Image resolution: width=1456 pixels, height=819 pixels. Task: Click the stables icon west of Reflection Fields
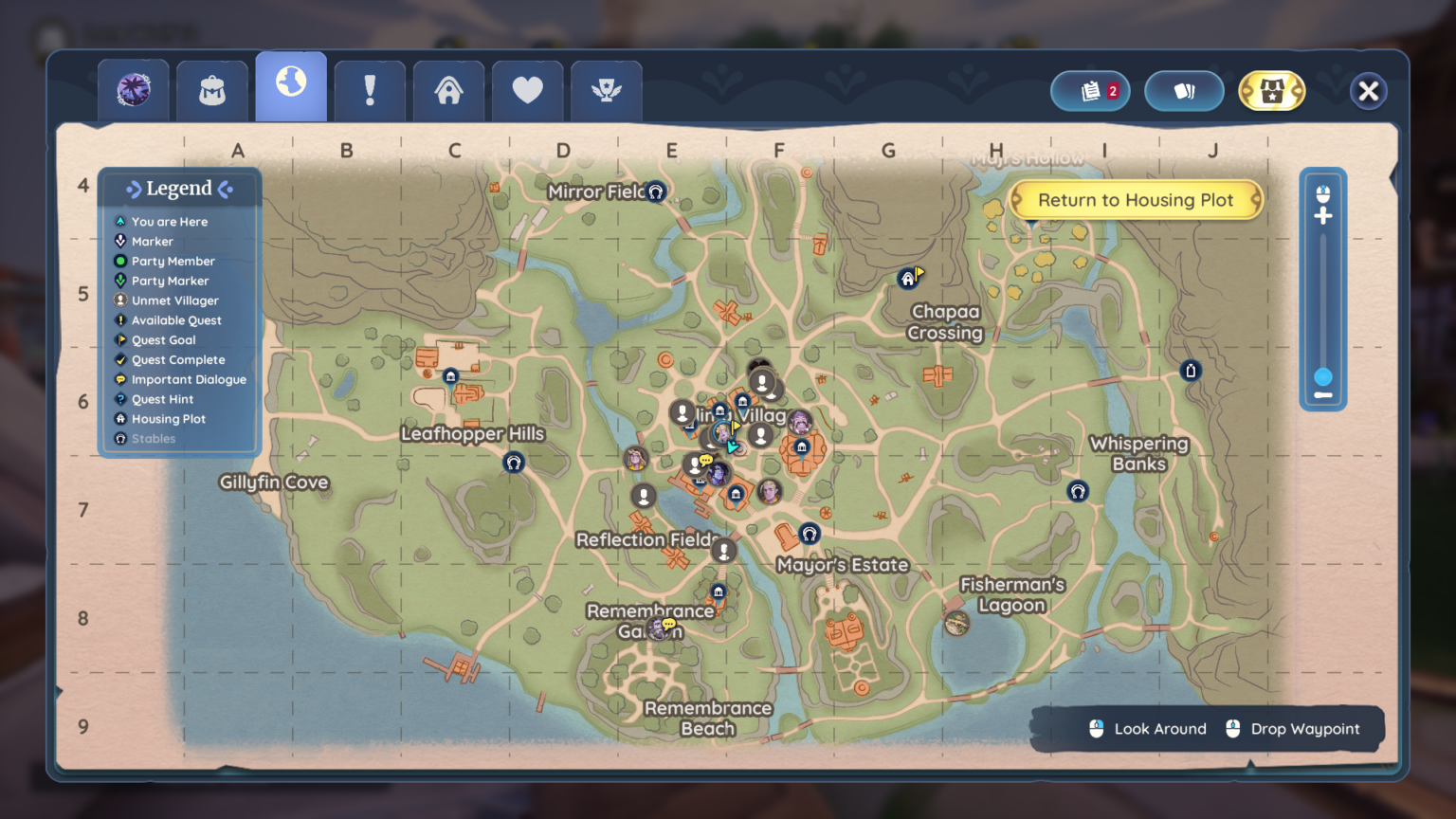pyautogui.click(x=513, y=463)
